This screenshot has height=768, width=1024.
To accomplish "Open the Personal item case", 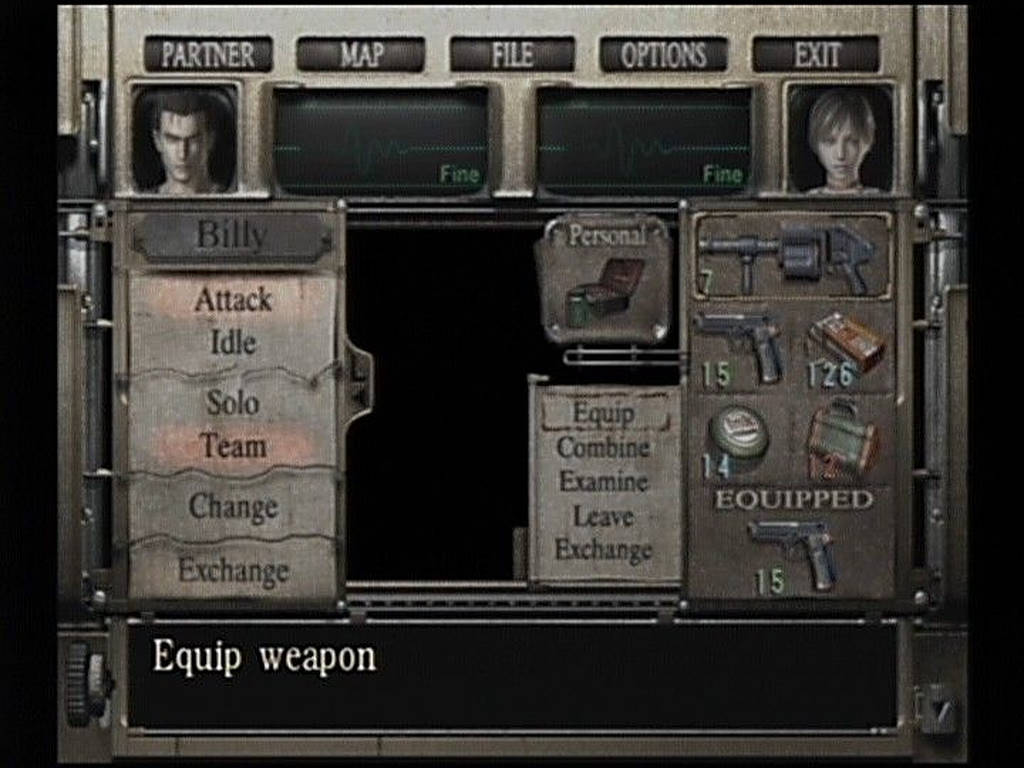I will click(x=604, y=280).
